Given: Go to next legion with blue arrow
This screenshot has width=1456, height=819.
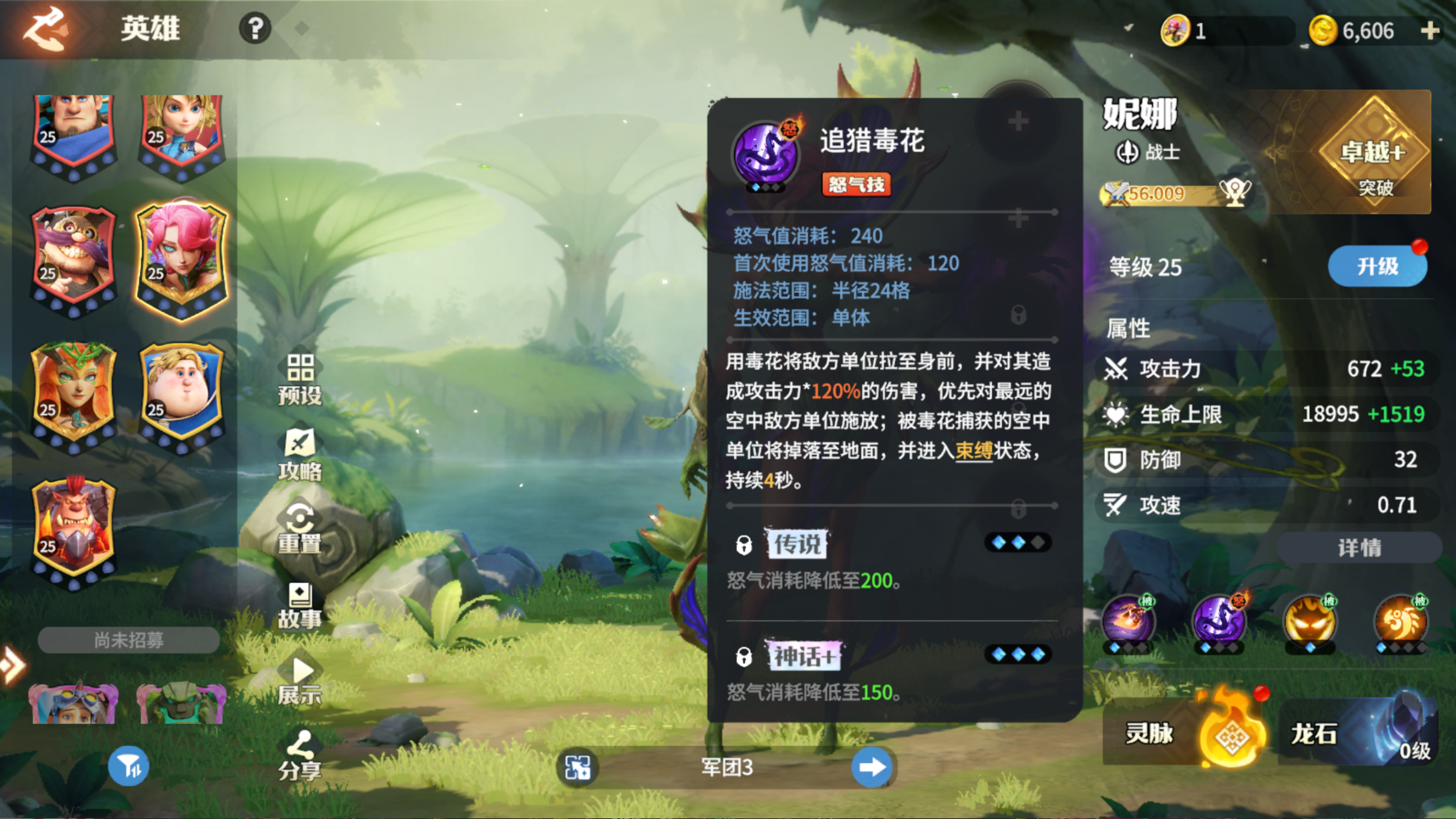Looking at the screenshot, I should 872,767.
